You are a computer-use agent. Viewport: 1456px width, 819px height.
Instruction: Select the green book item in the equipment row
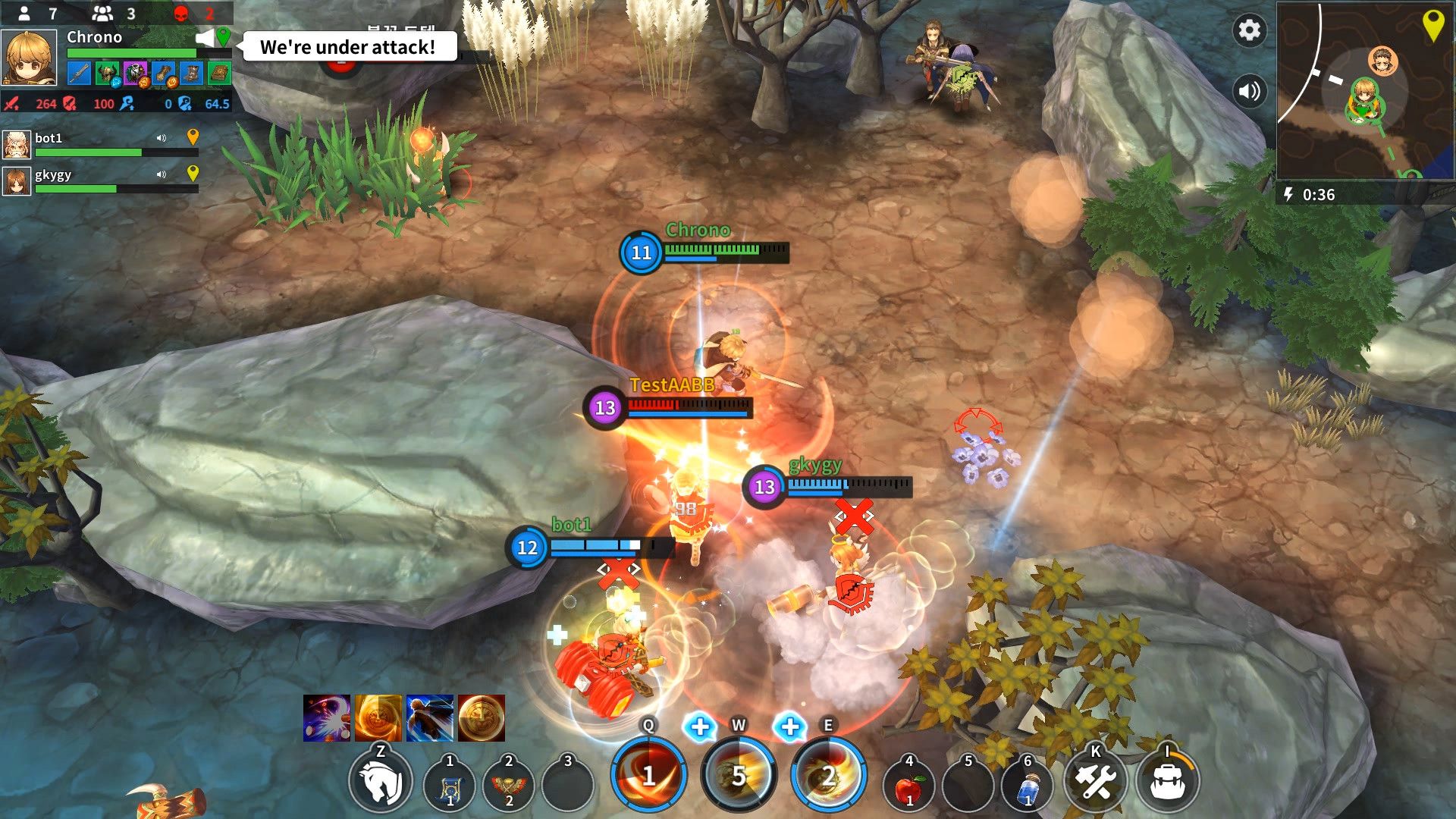click(218, 74)
